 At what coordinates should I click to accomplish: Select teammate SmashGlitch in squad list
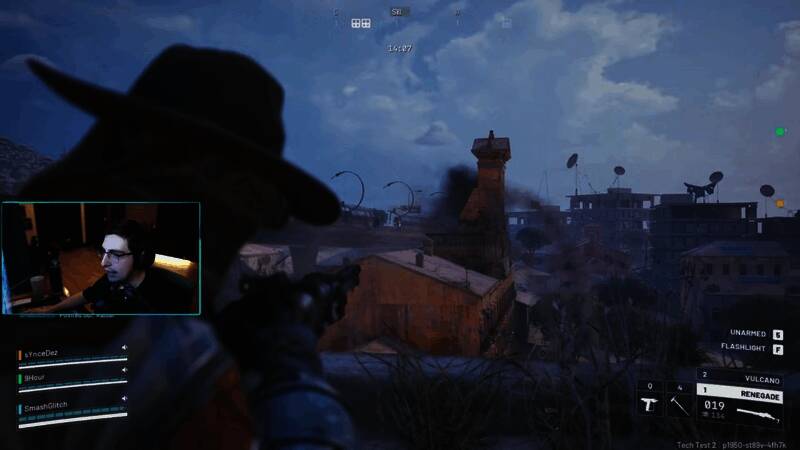pos(50,407)
